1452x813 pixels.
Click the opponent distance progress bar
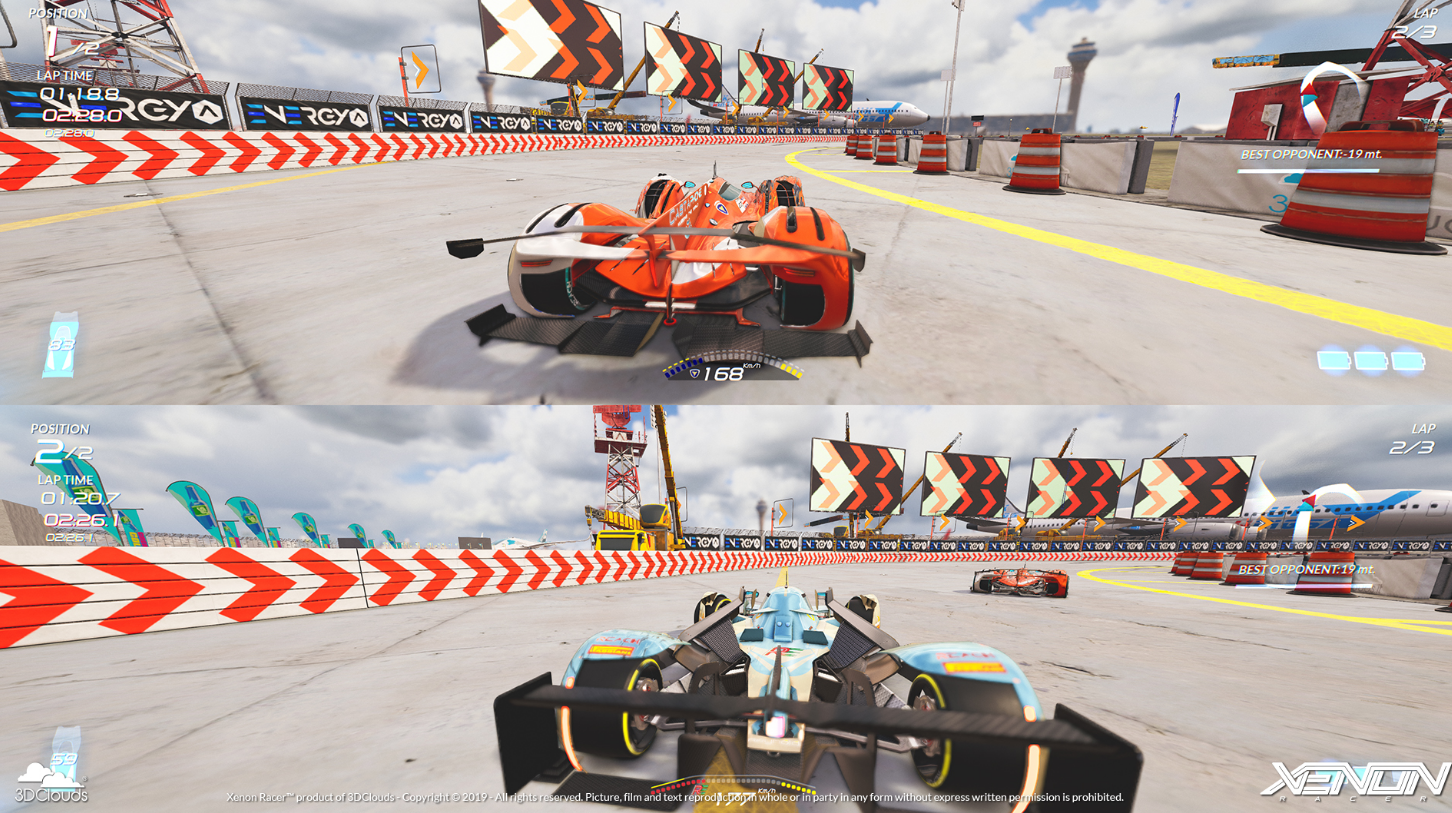[x=1307, y=168]
